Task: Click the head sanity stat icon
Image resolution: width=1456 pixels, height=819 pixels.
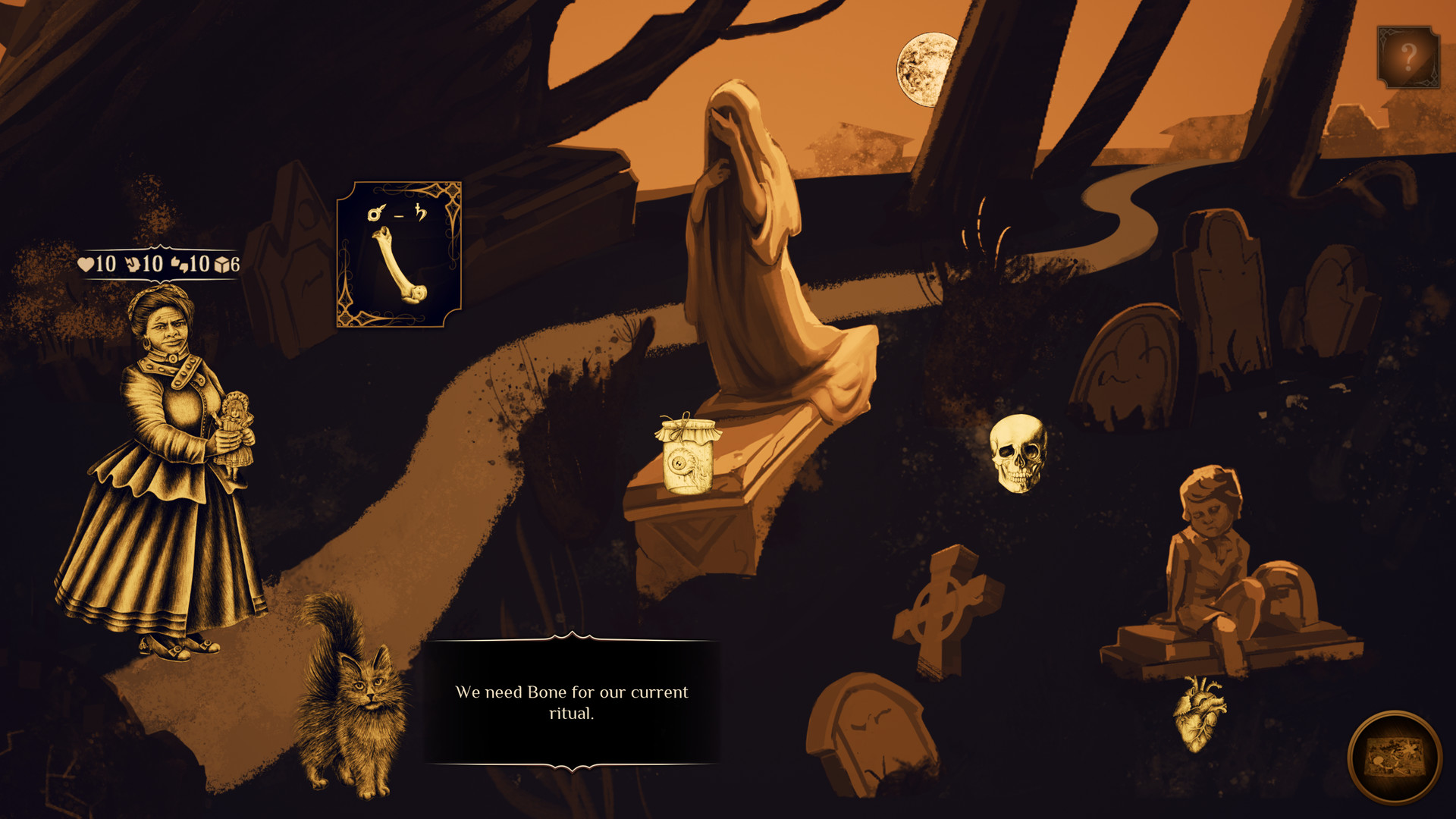Action: 133,265
